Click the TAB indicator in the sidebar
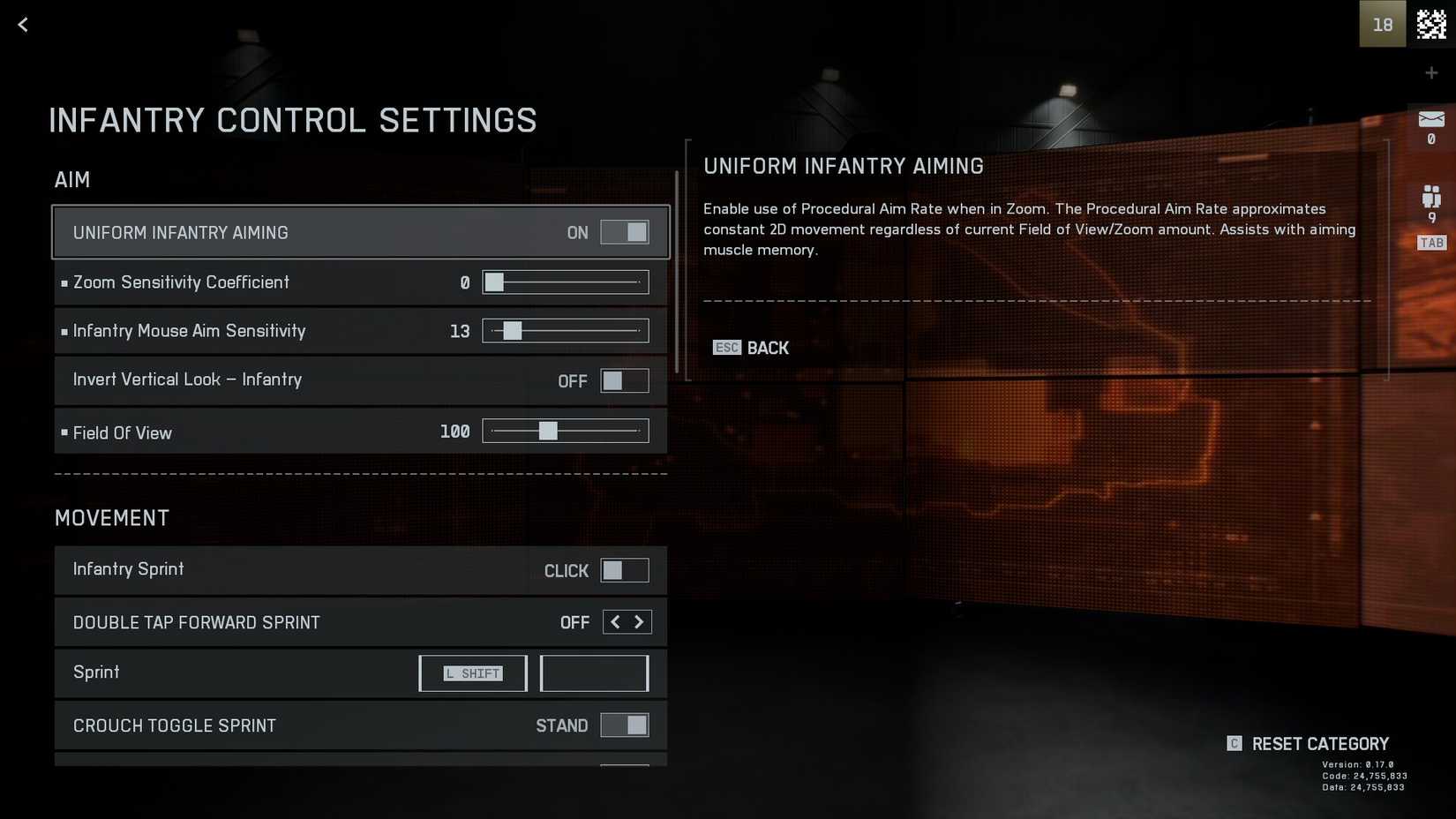 [1431, 242]
